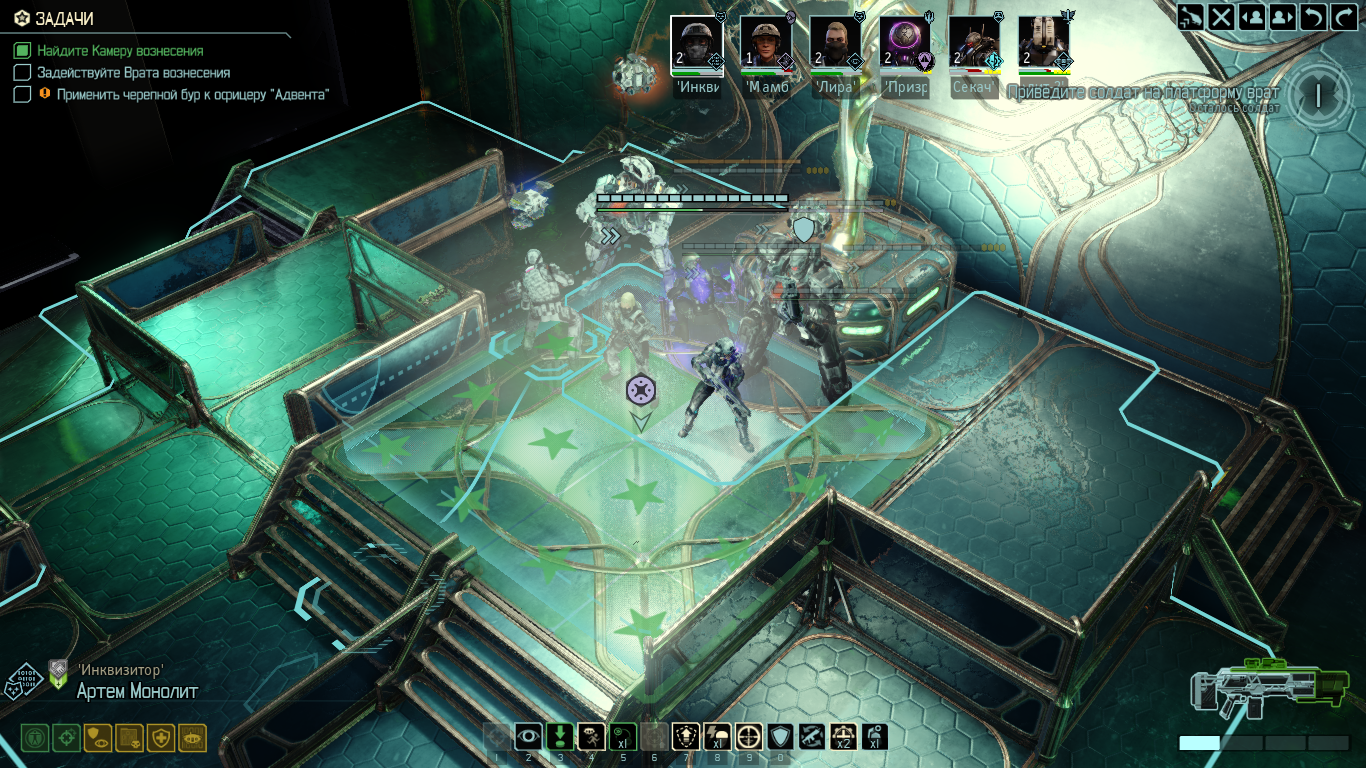This screenshot has width=1366, height=768.
Task: Select the 'Секач' soldier portrait
Action: tap(974, 44)
